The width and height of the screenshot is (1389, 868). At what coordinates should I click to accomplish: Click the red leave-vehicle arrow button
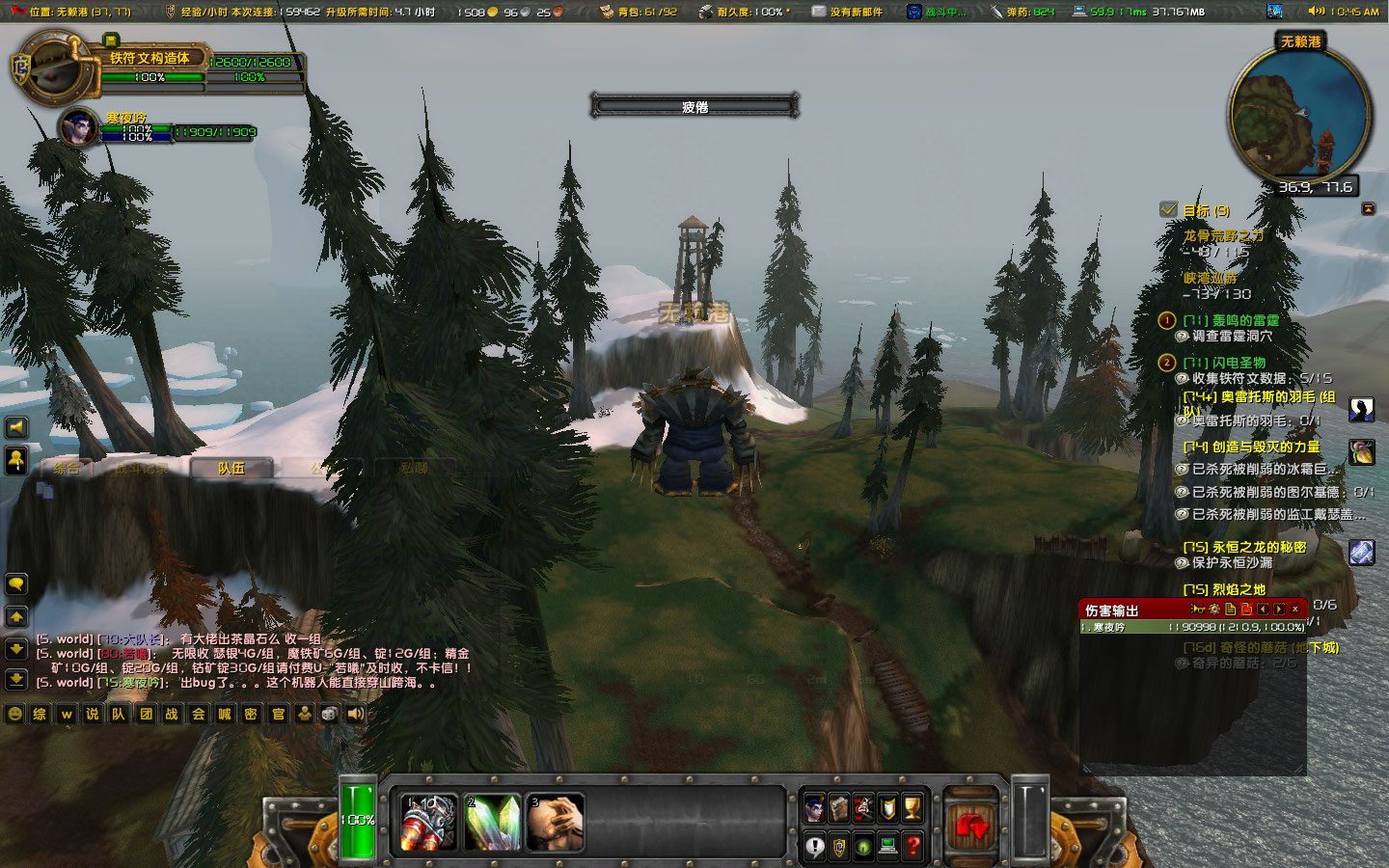click(970, 825)
